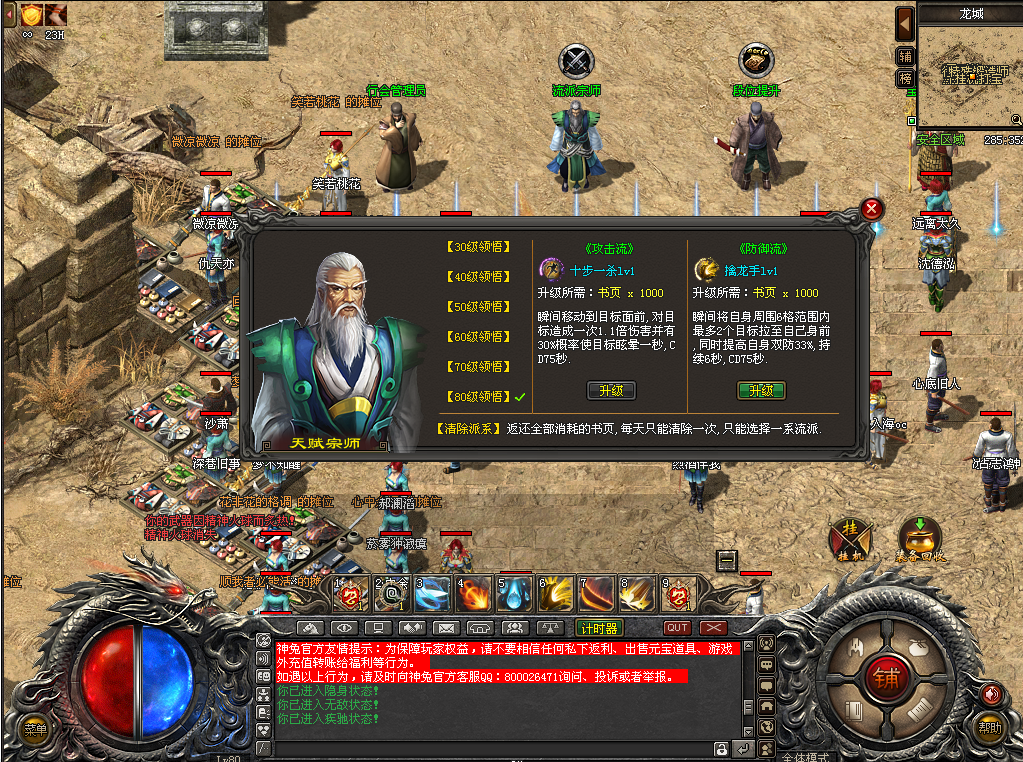
Task: Toggle the 挂机 auto-battle icon
Action: click(x=850, y=538)
